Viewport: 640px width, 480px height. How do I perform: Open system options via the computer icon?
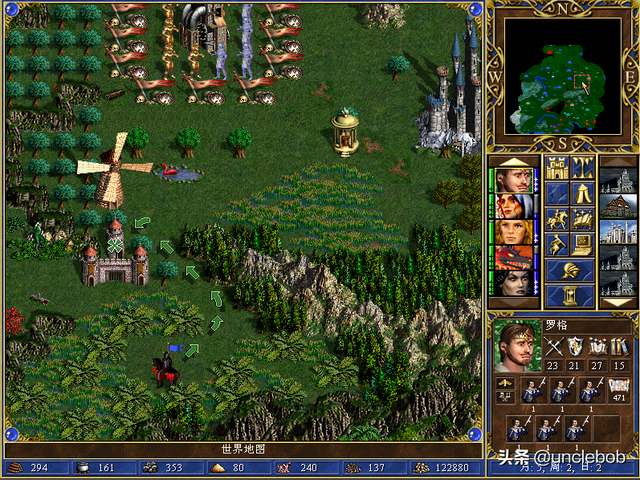tap(582, 245)
